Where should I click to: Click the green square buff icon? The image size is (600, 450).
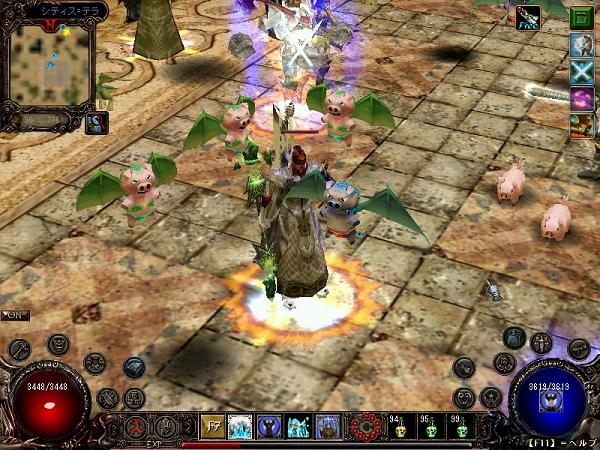[582, 17]
